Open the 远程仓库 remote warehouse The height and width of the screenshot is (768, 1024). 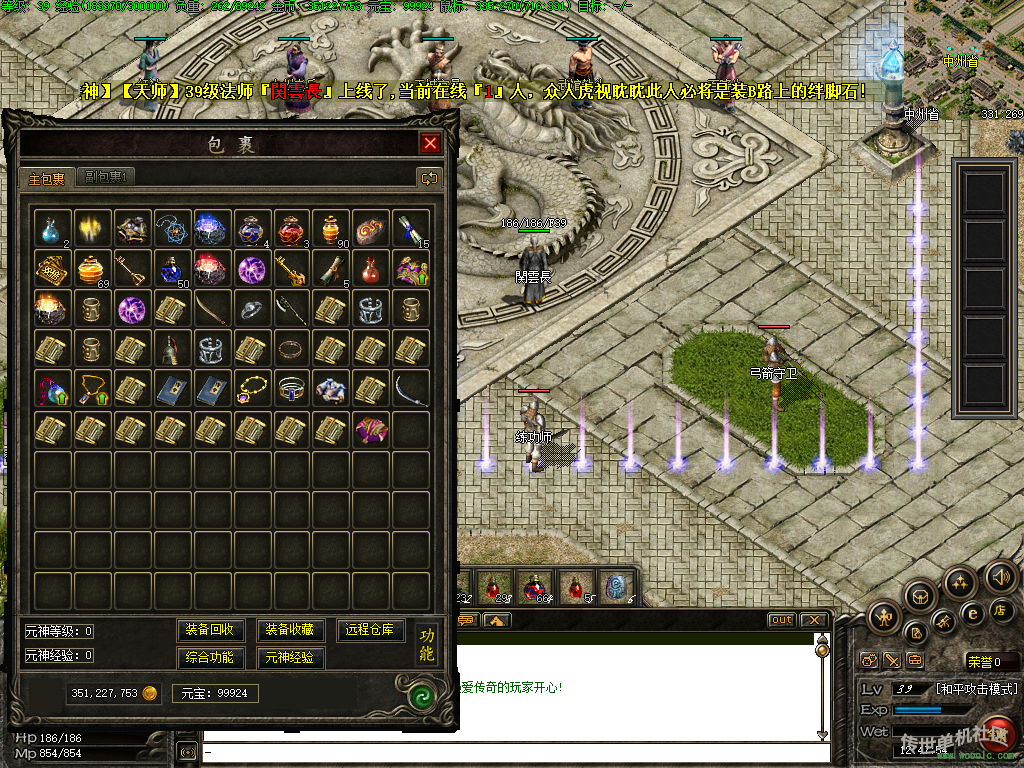click(370, 630)
